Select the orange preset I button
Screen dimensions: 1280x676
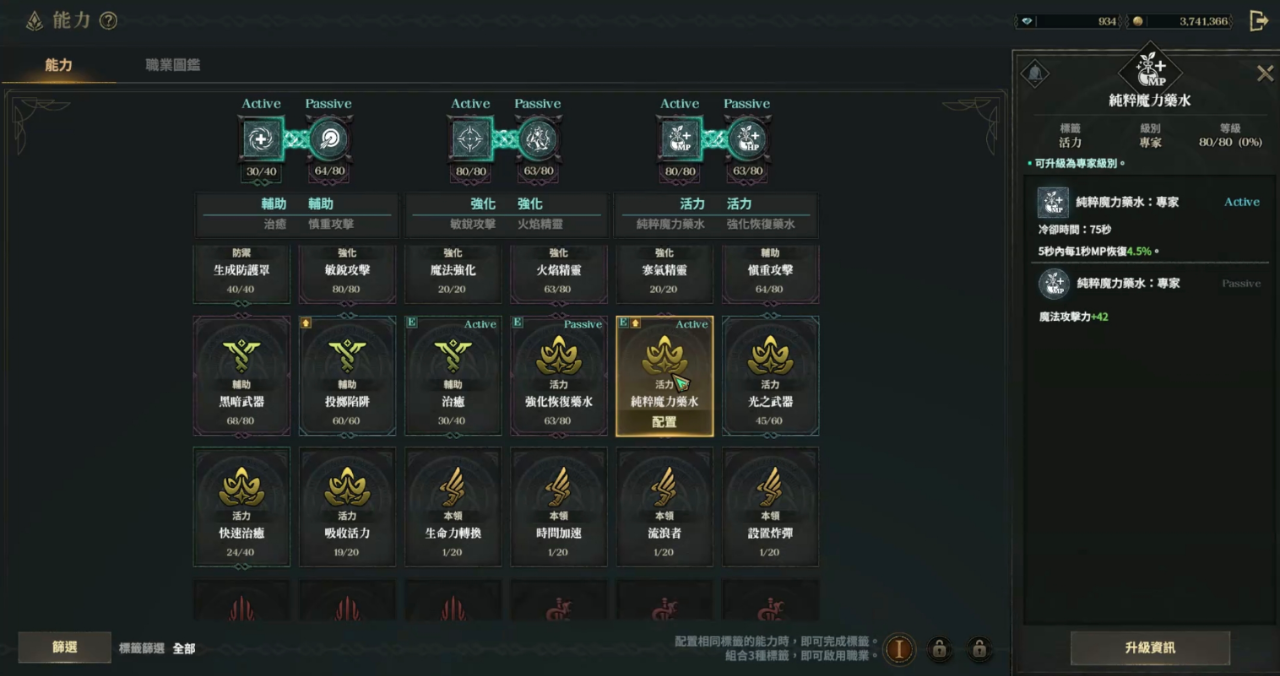point(899,649)
